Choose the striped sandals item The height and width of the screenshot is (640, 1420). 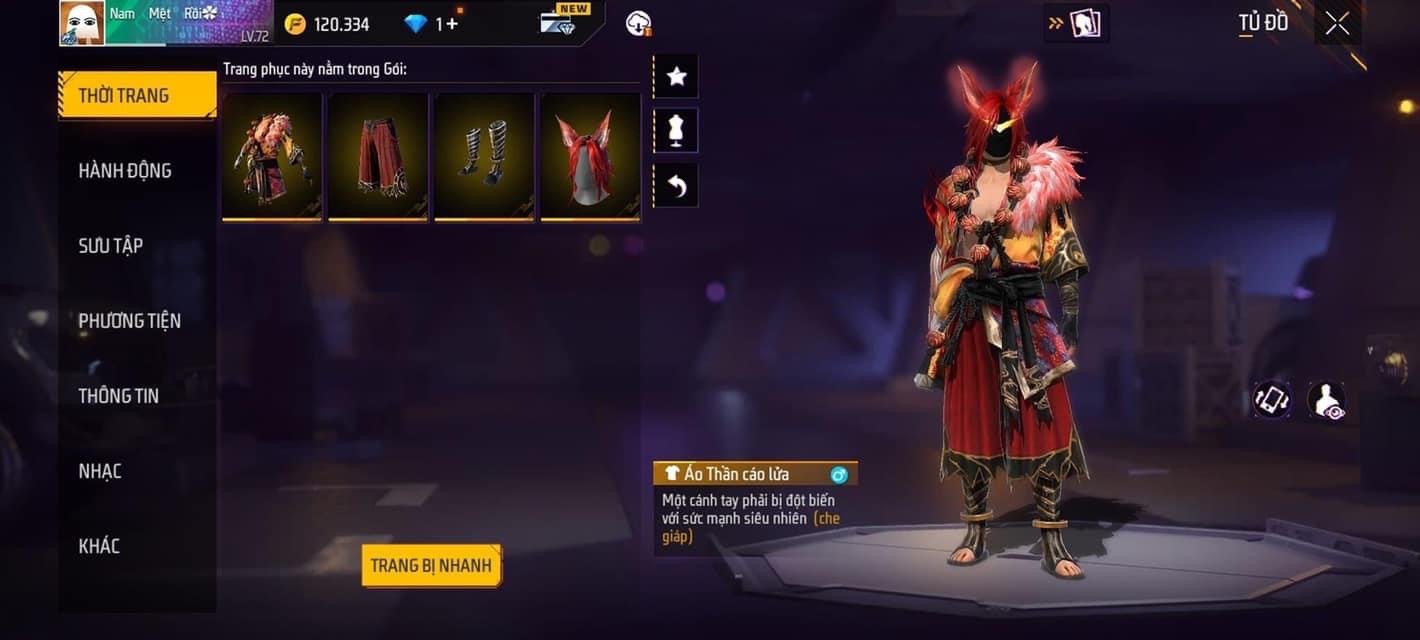(484, 156)
